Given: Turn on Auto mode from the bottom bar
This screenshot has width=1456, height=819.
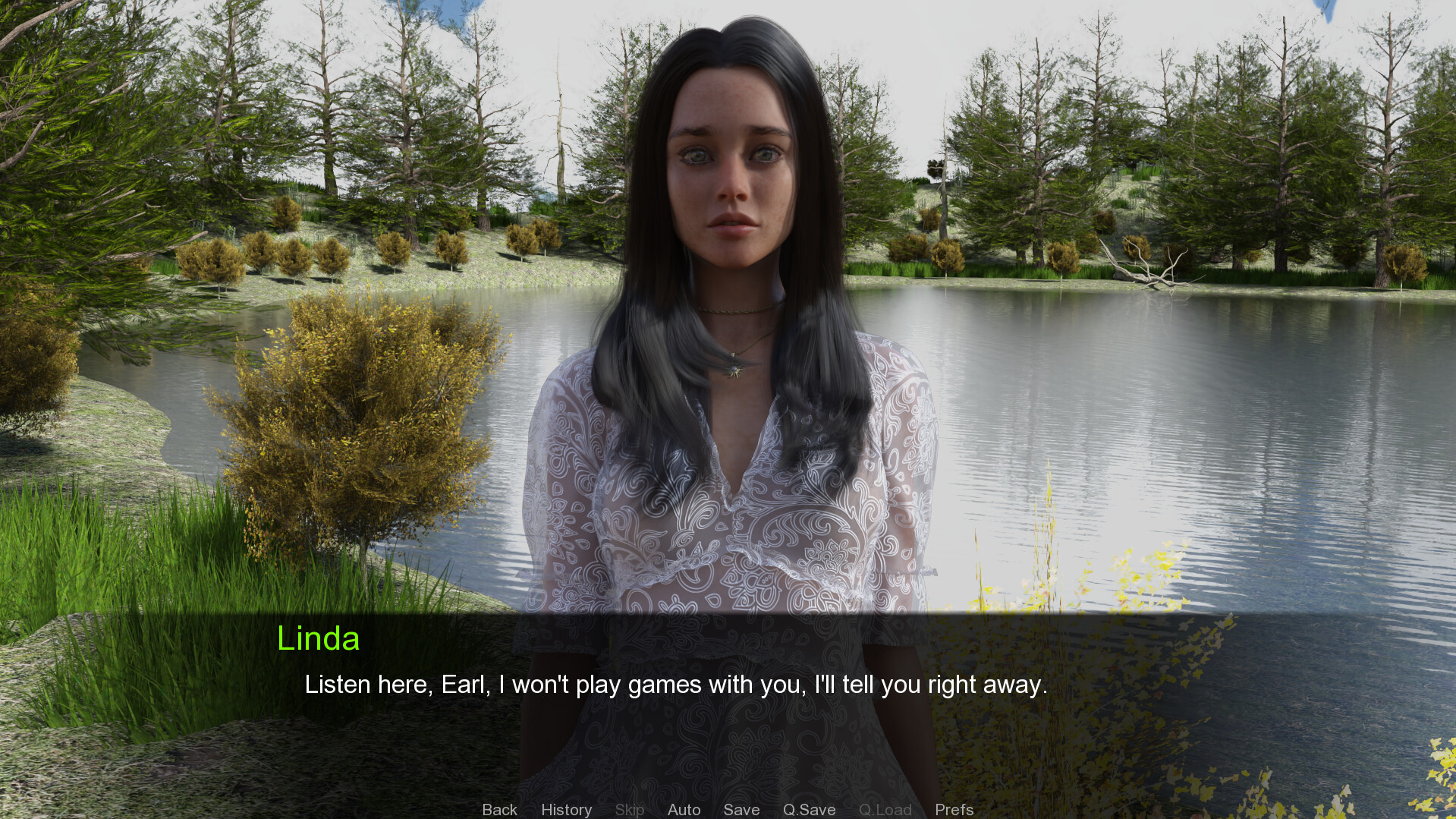Looking at the screenshot, I should 684,809.
